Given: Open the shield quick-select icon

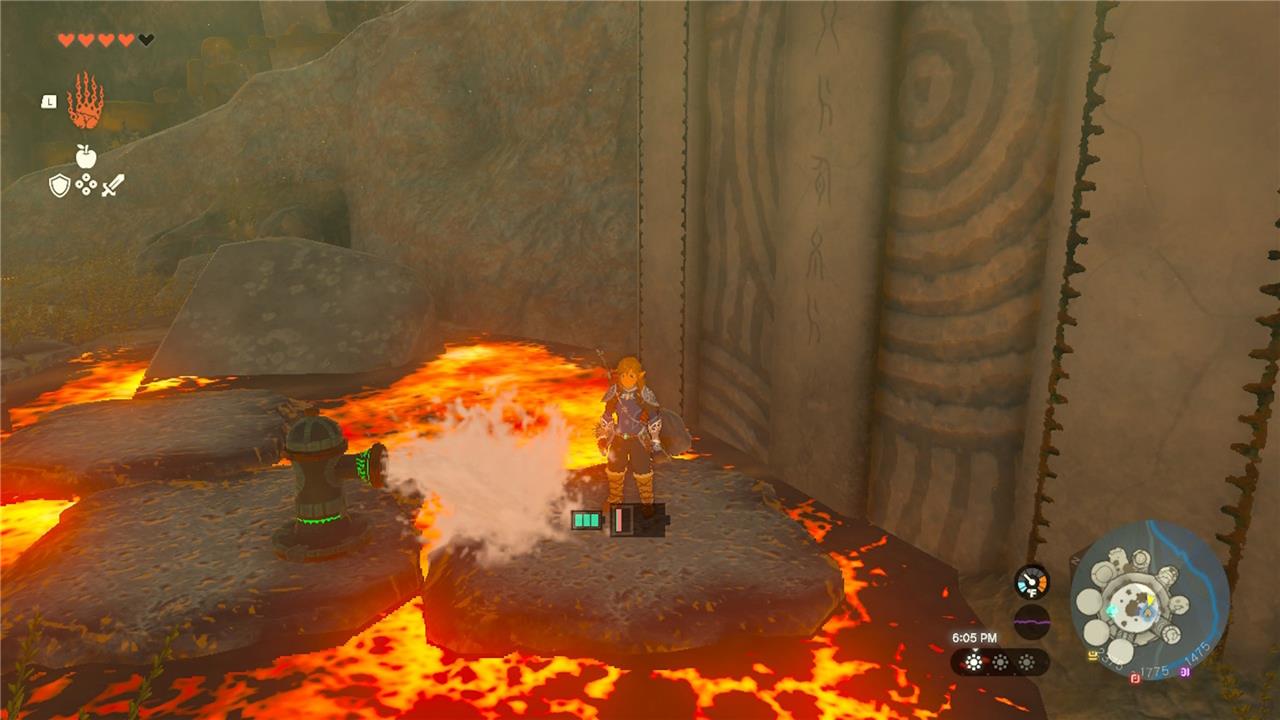Looking at the screenshot, I should point(60,185).
